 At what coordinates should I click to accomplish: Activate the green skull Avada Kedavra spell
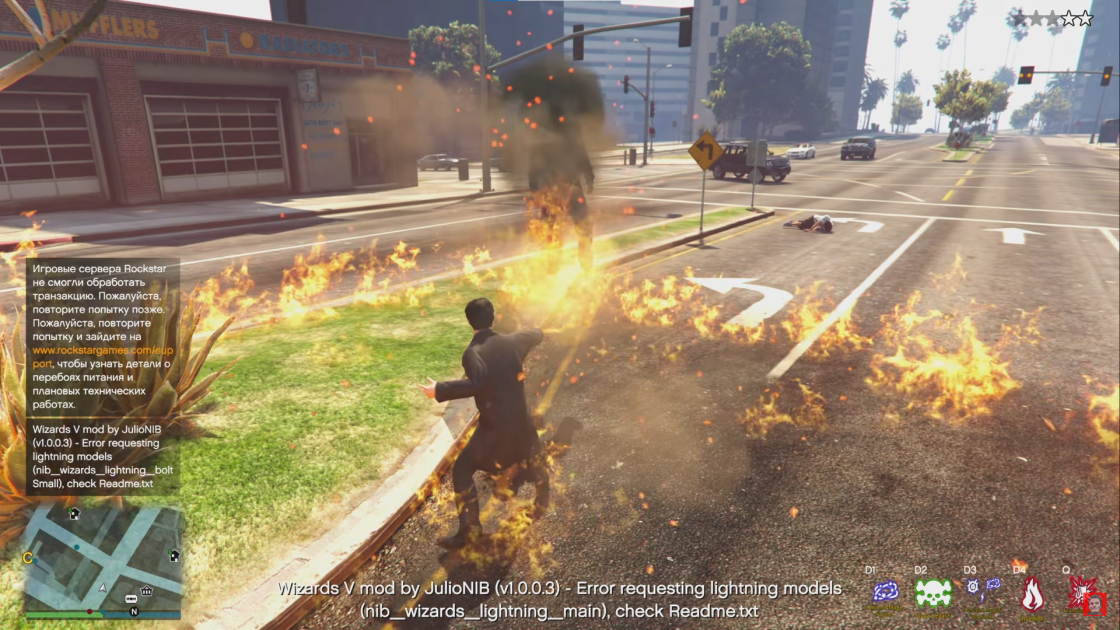point(933,593)
